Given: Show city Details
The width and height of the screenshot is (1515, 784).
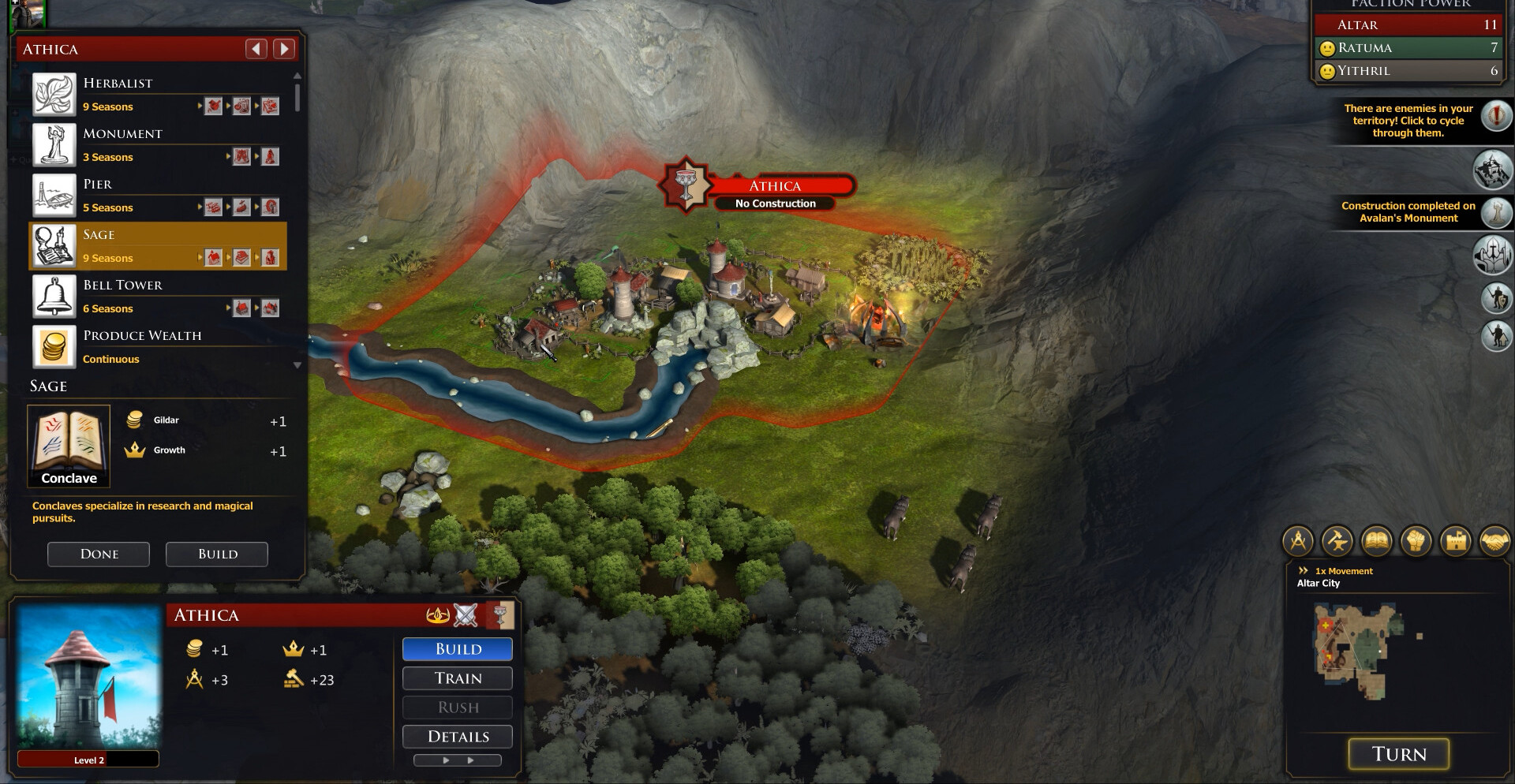Looking at the screenshot, I should coord(458,737).
